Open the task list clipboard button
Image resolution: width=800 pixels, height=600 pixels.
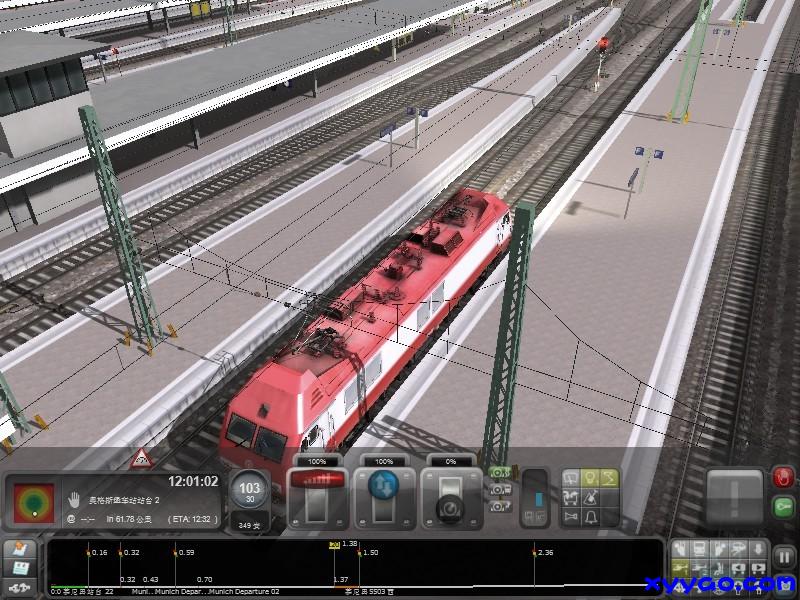click(x=20, y=551)
